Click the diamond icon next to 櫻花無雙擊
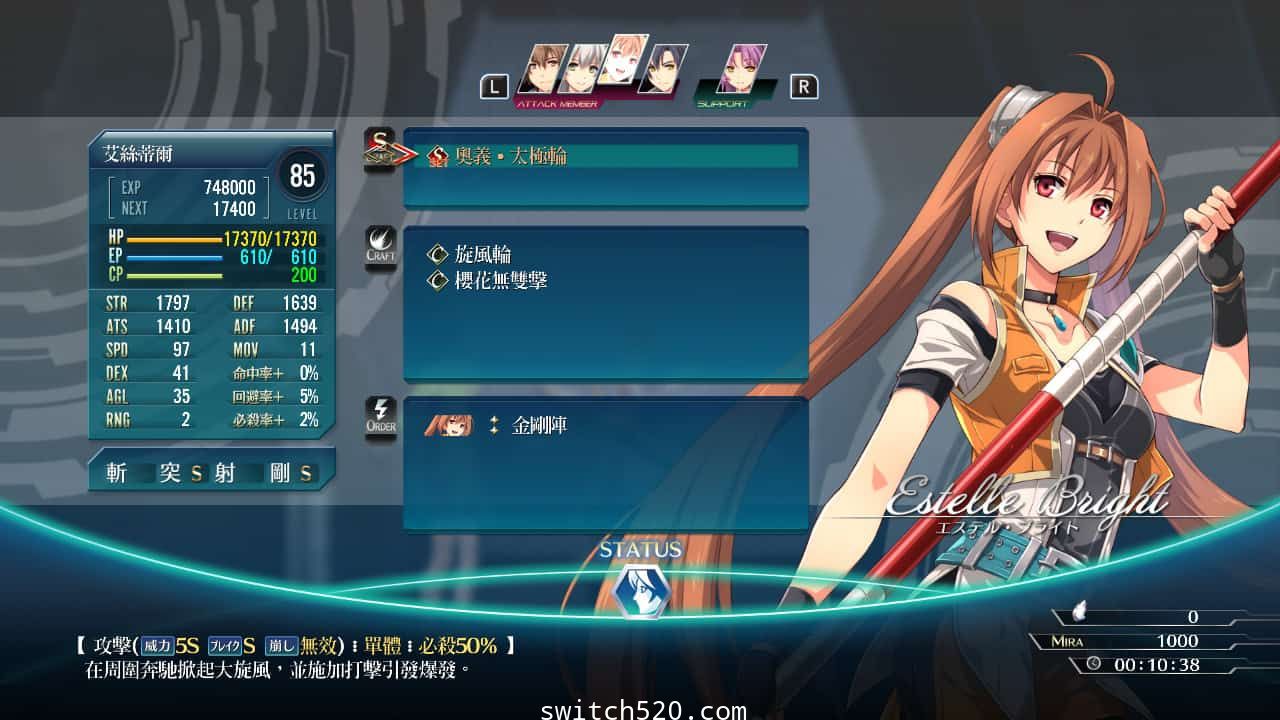 tap(438, 280)
